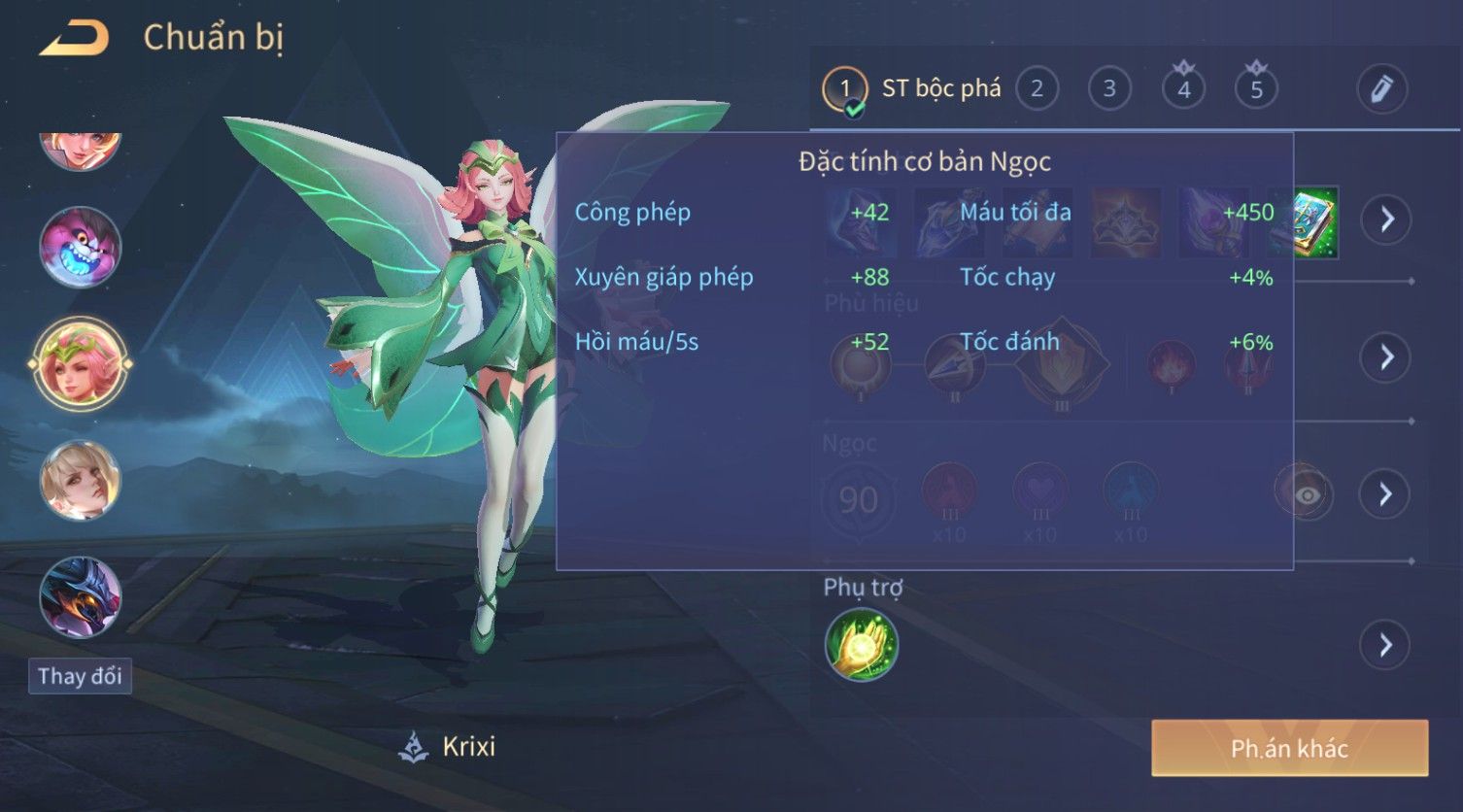Click the Thay đổi button

coord(80,676)
